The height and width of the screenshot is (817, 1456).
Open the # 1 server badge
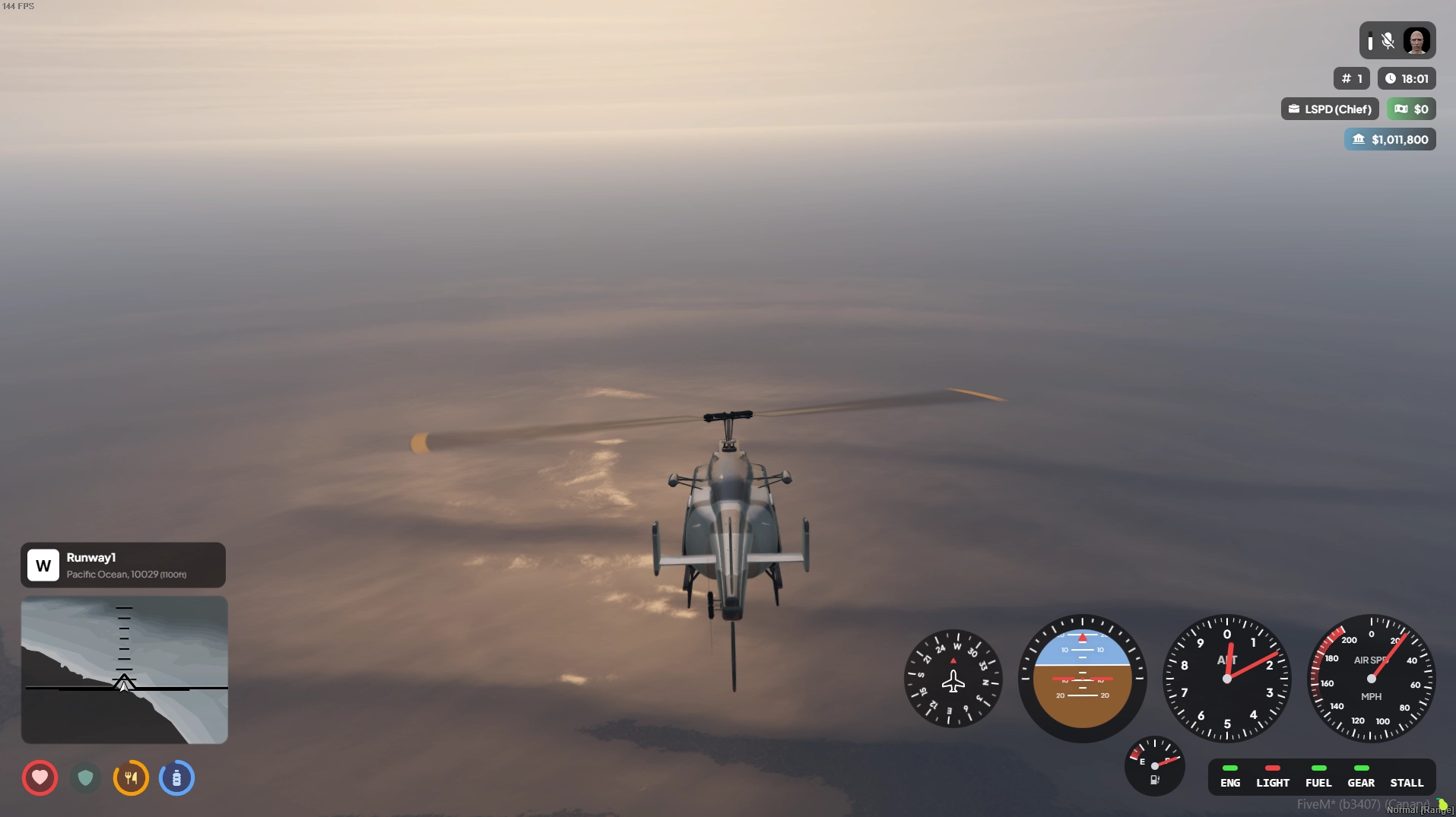1351,78
